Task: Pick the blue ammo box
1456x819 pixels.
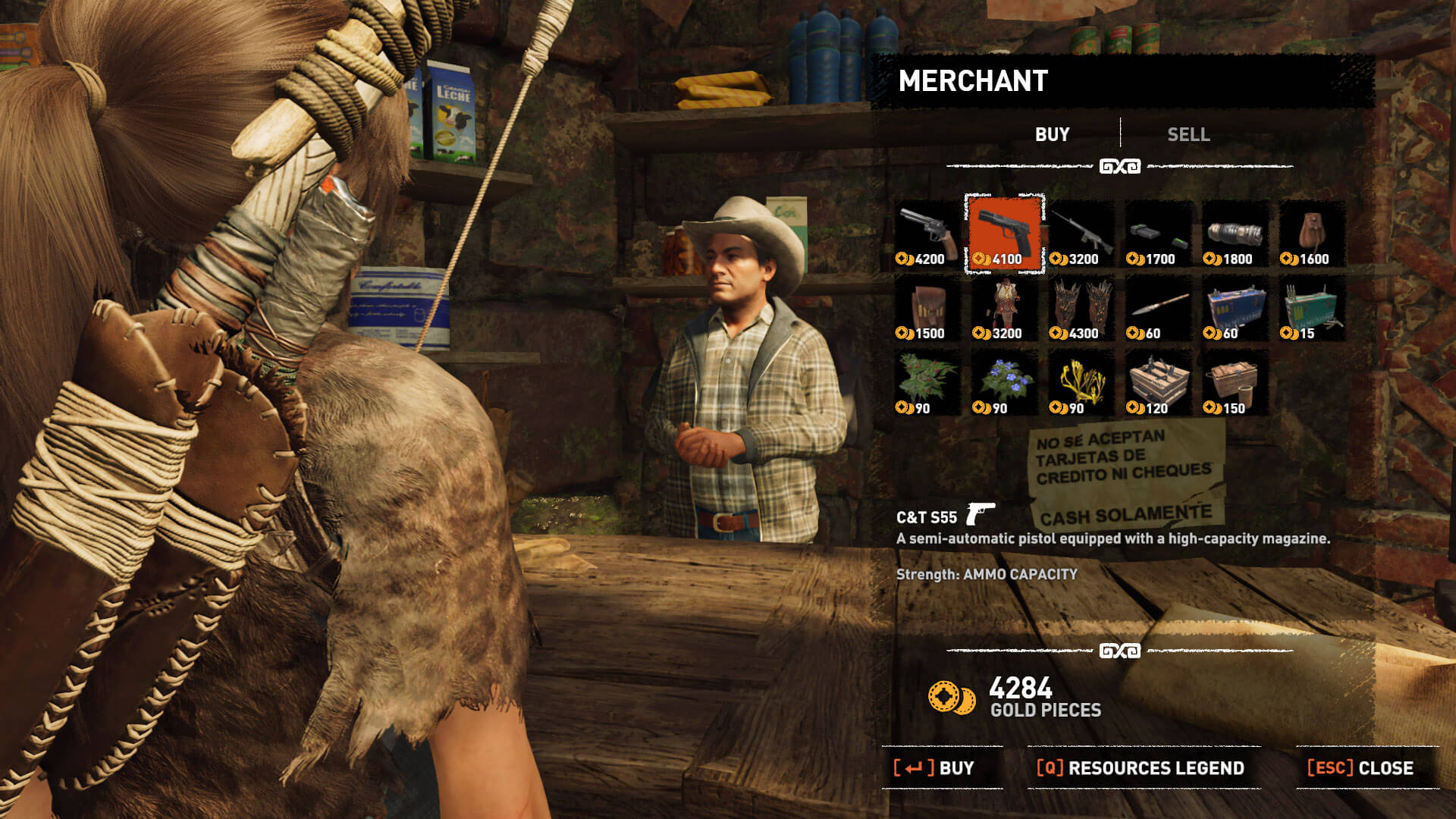Action: click(1235, 308)
